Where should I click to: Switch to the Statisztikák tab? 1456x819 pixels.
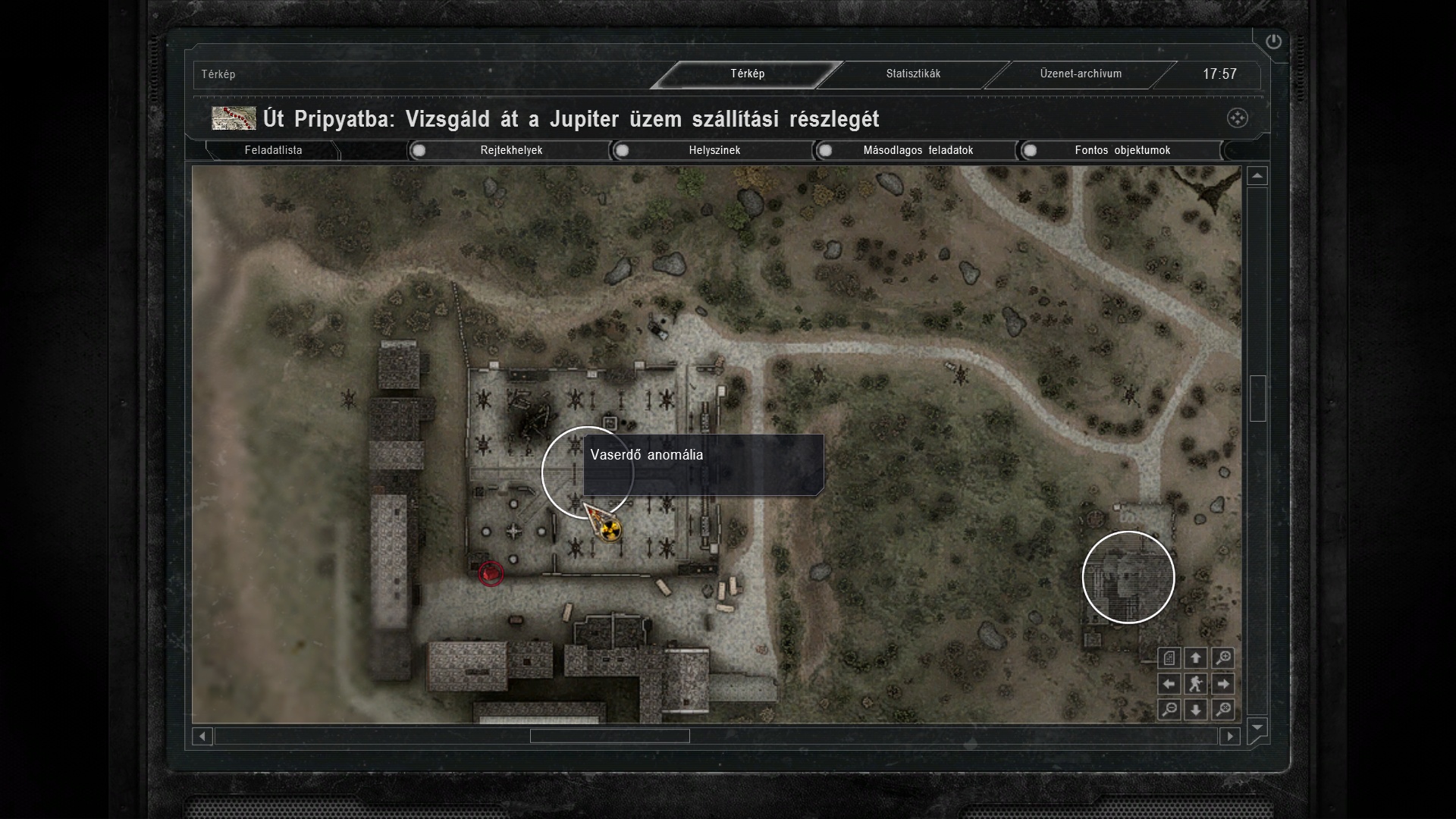tap(913, 74)
